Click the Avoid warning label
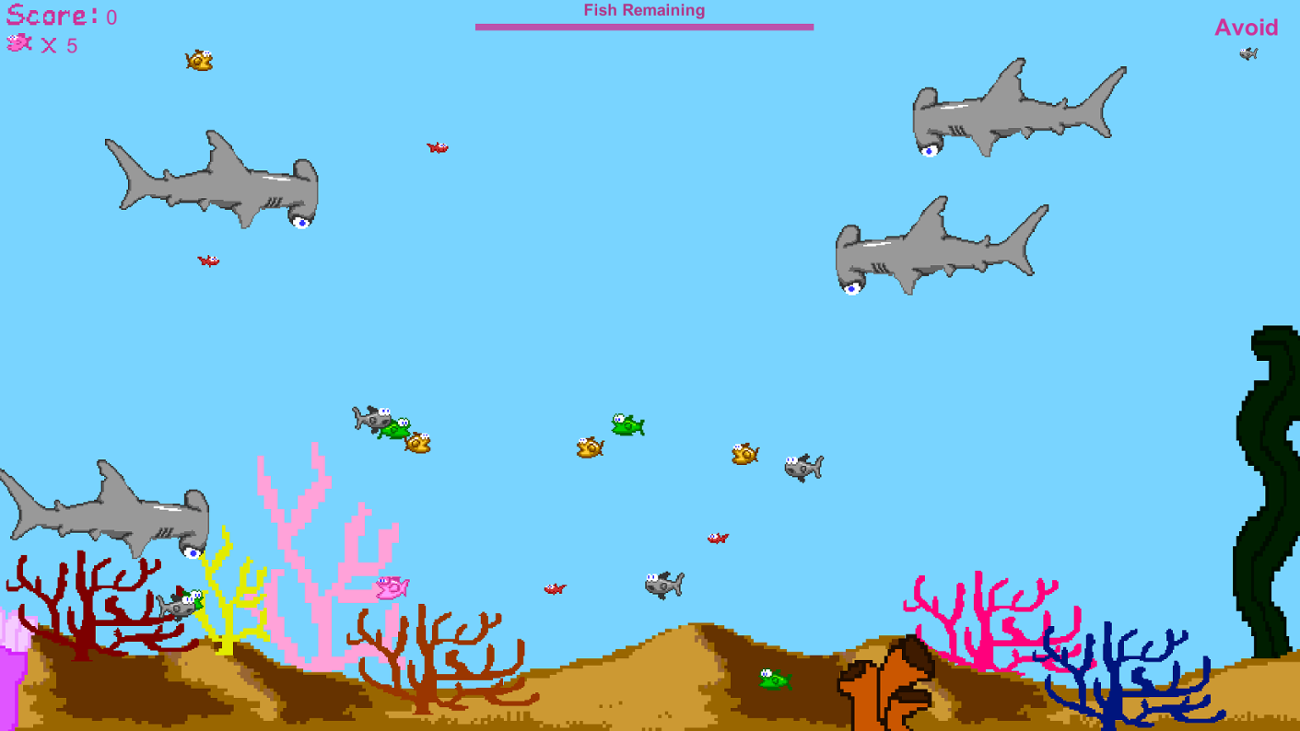 1246,27
